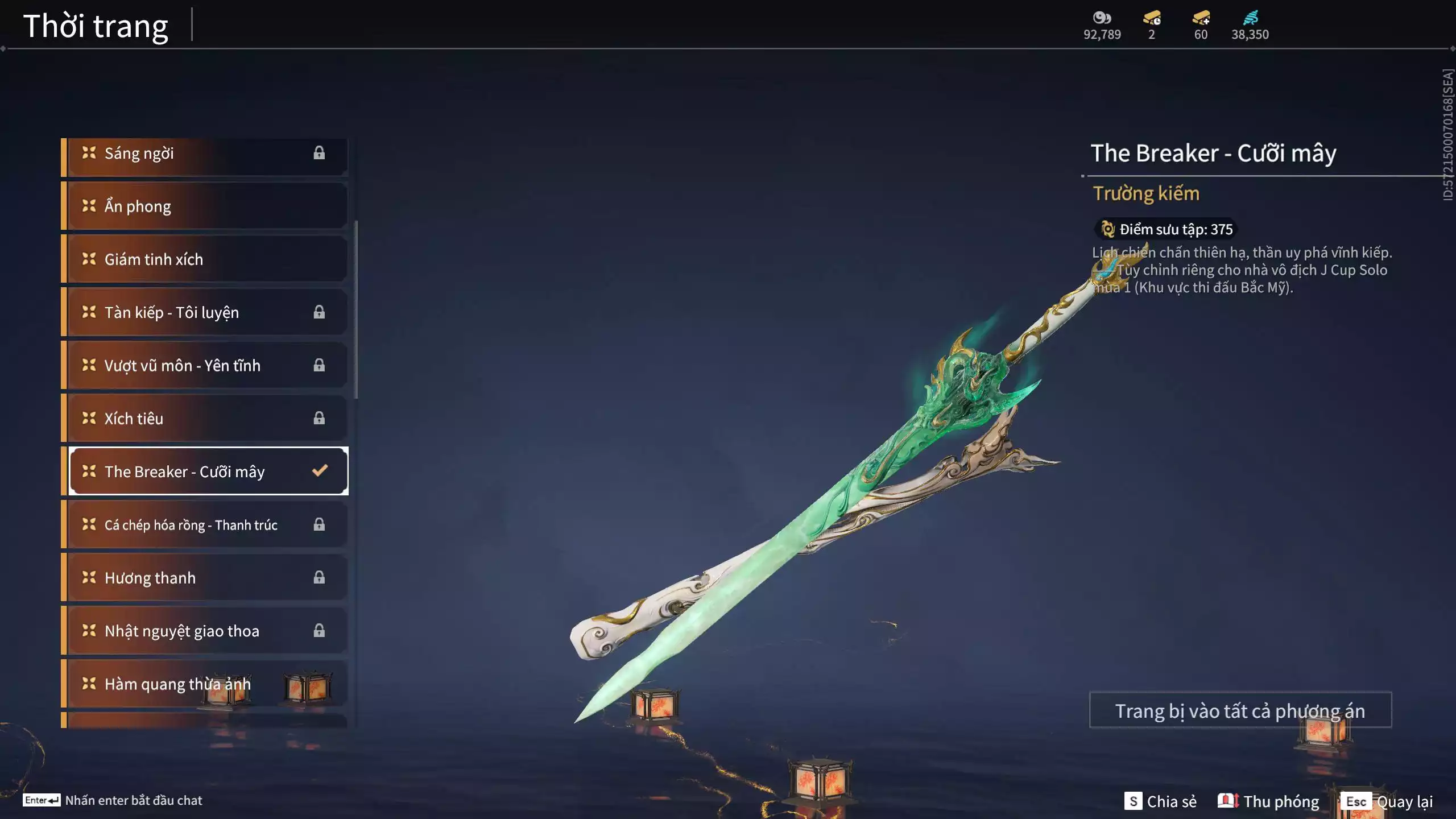Select Giám tinh xích from the list

tap(205, 259)
